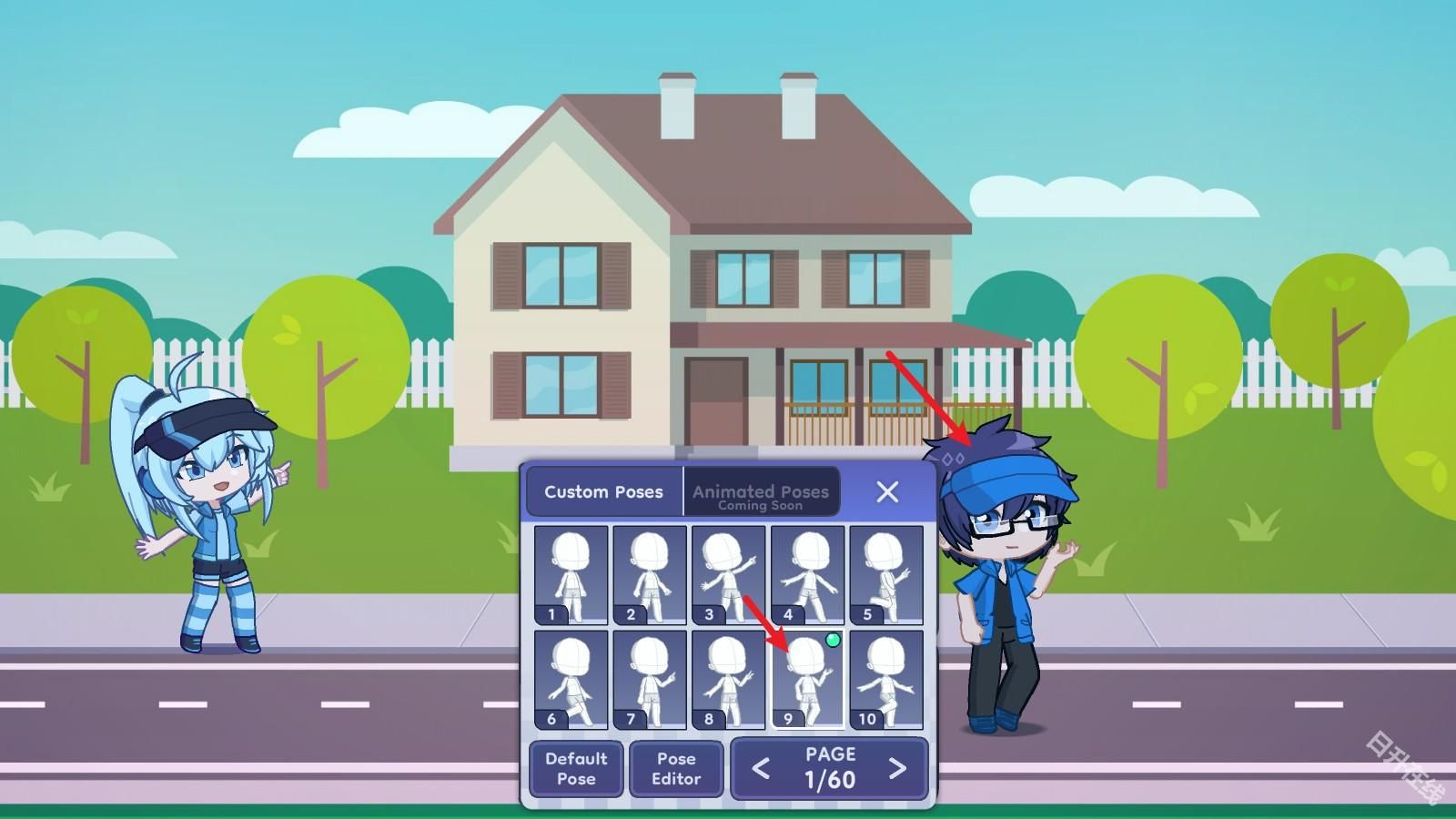Apply the Default Pose
Image resolution: width=1456 pixels, height=819 pixels.
click(x=575, y=769)
